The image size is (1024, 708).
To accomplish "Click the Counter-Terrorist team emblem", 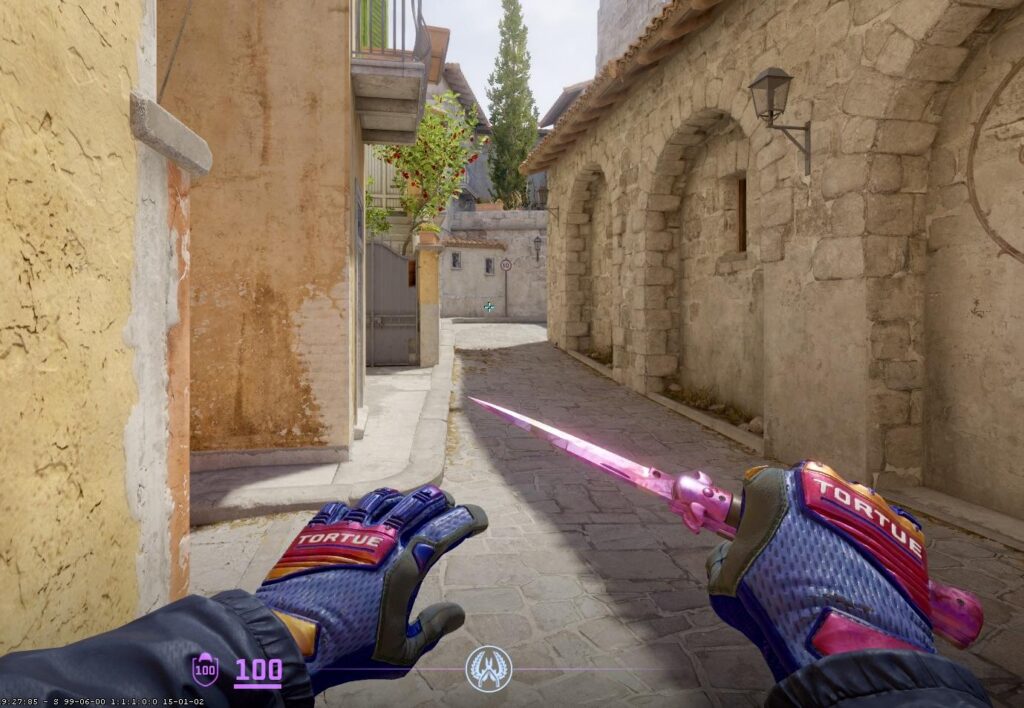I will pyautogui.click(x=488, y=668).
